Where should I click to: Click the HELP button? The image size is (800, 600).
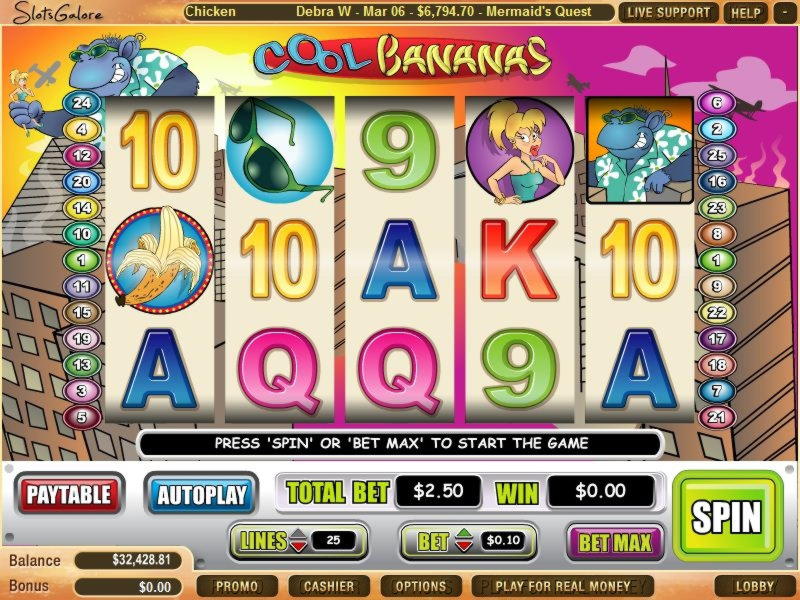tap(744, 12)
